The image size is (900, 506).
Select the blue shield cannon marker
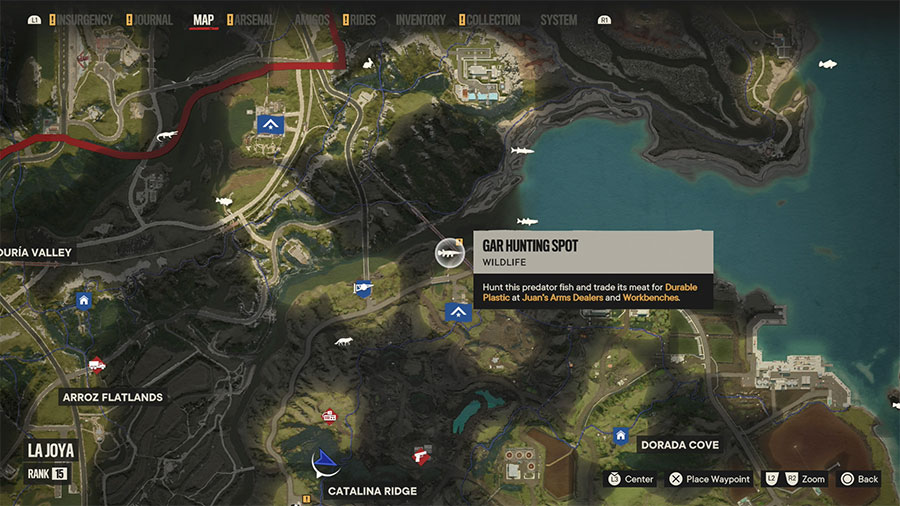click(362, 289)
